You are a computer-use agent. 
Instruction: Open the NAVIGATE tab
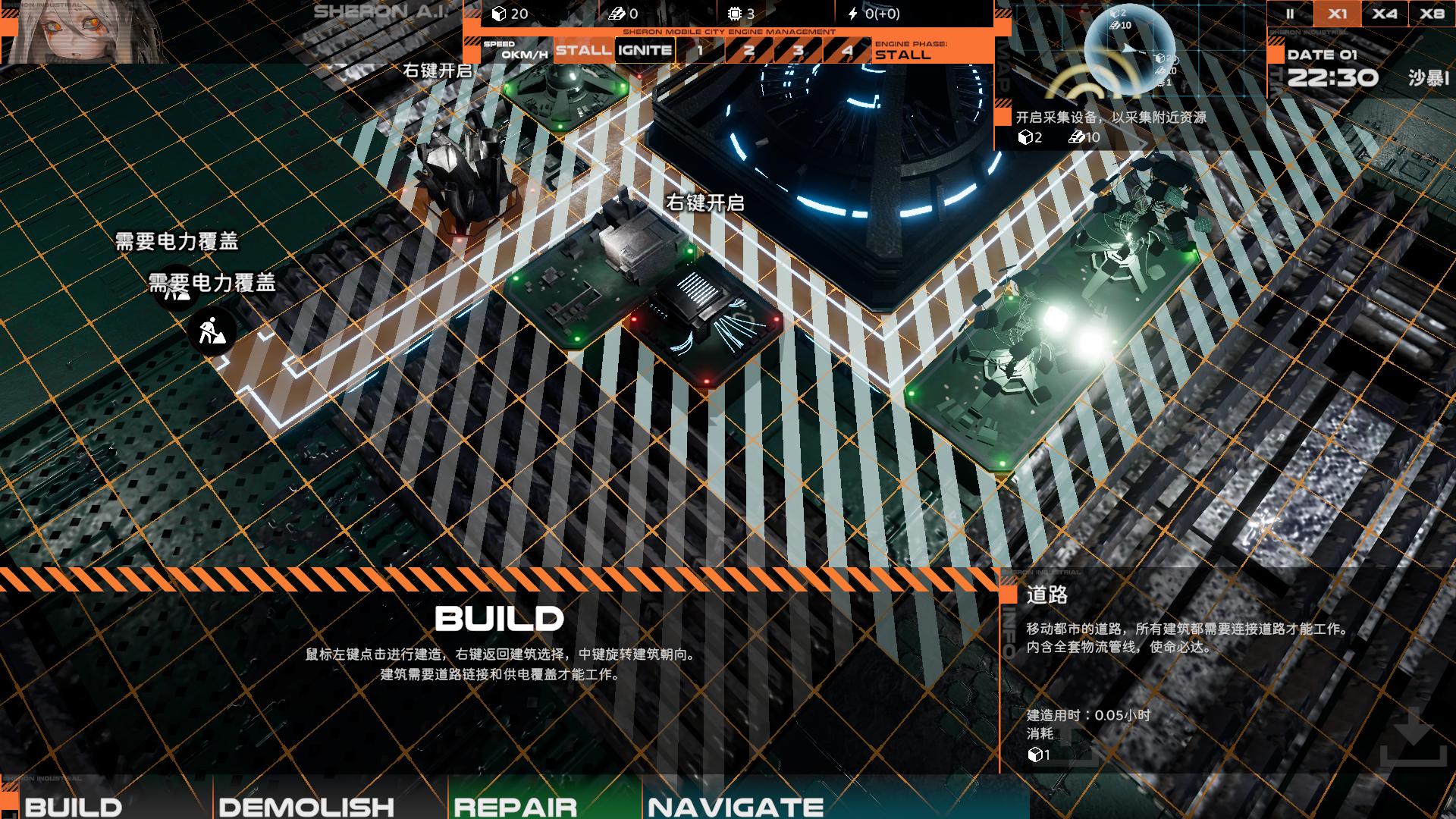click(736, 805)
